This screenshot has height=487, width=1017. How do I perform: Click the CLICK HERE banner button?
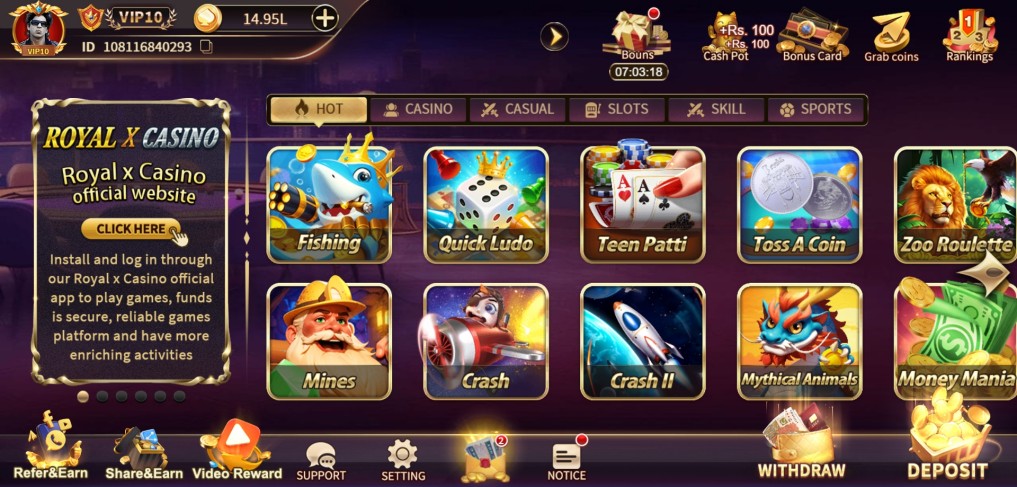click(x=134, y=229)
